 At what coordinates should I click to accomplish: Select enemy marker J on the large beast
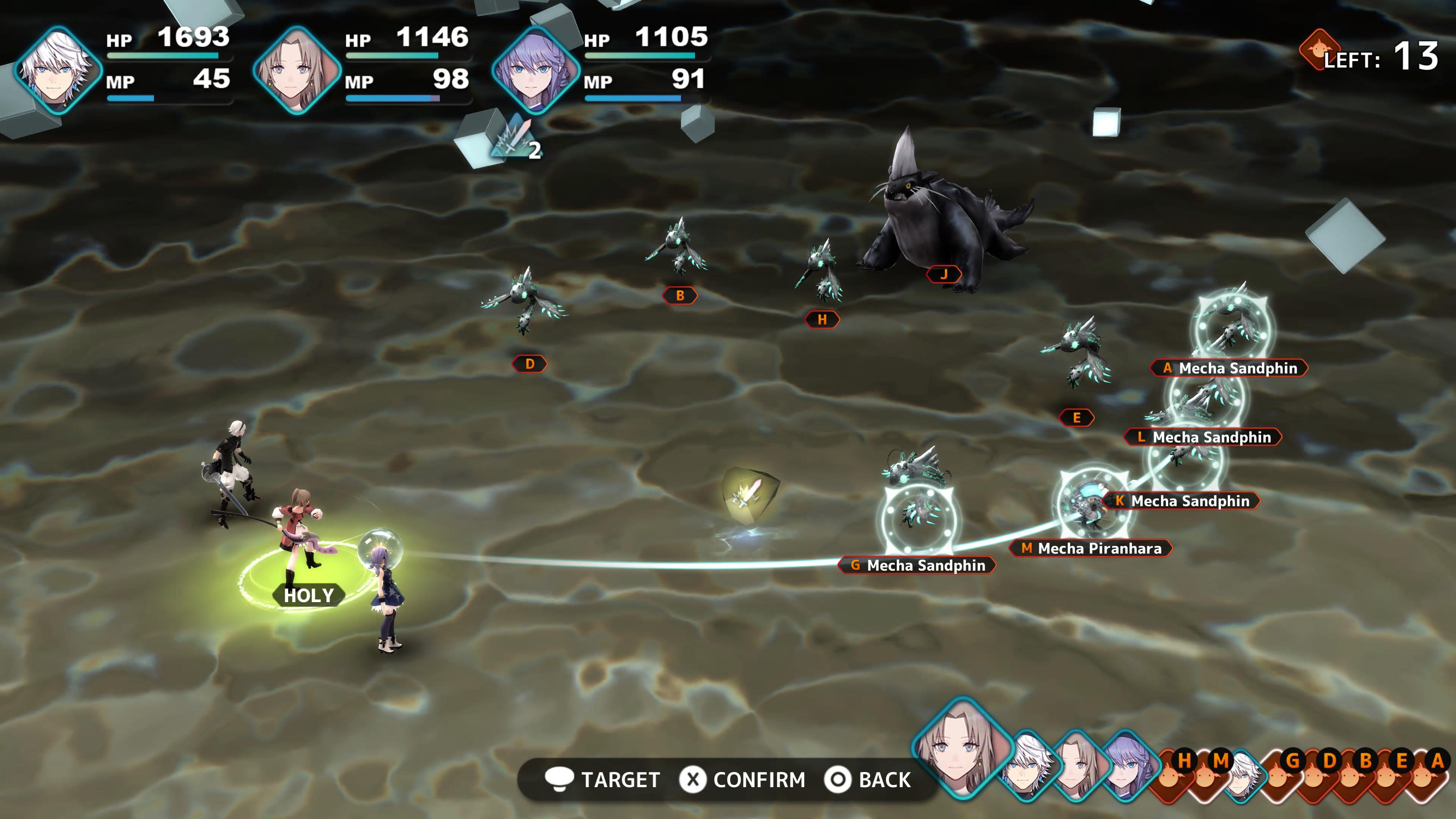click(944, 275)
